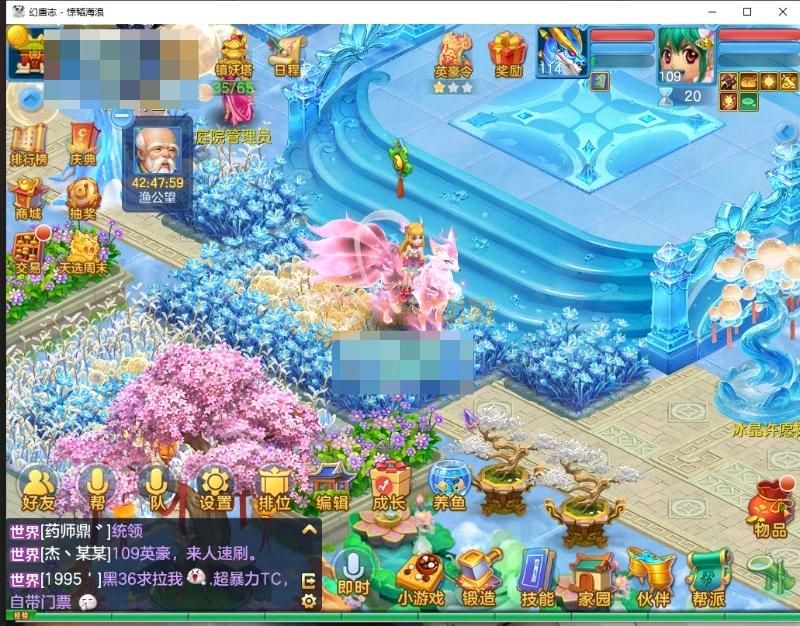Open the 奖励 rewards gift box

click(x=508, y=54)
